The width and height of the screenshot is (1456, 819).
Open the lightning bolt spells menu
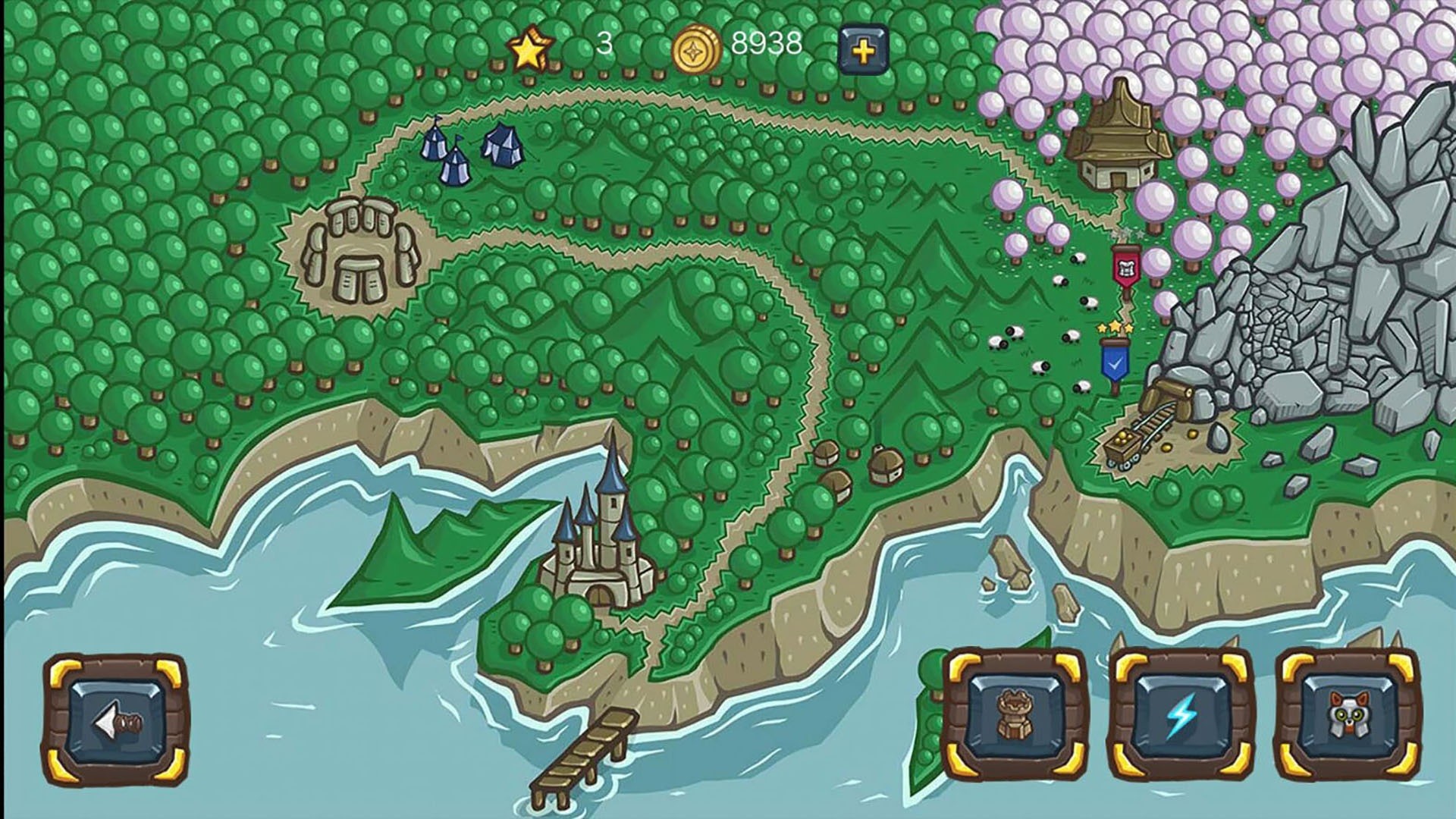pos(1181,714)
